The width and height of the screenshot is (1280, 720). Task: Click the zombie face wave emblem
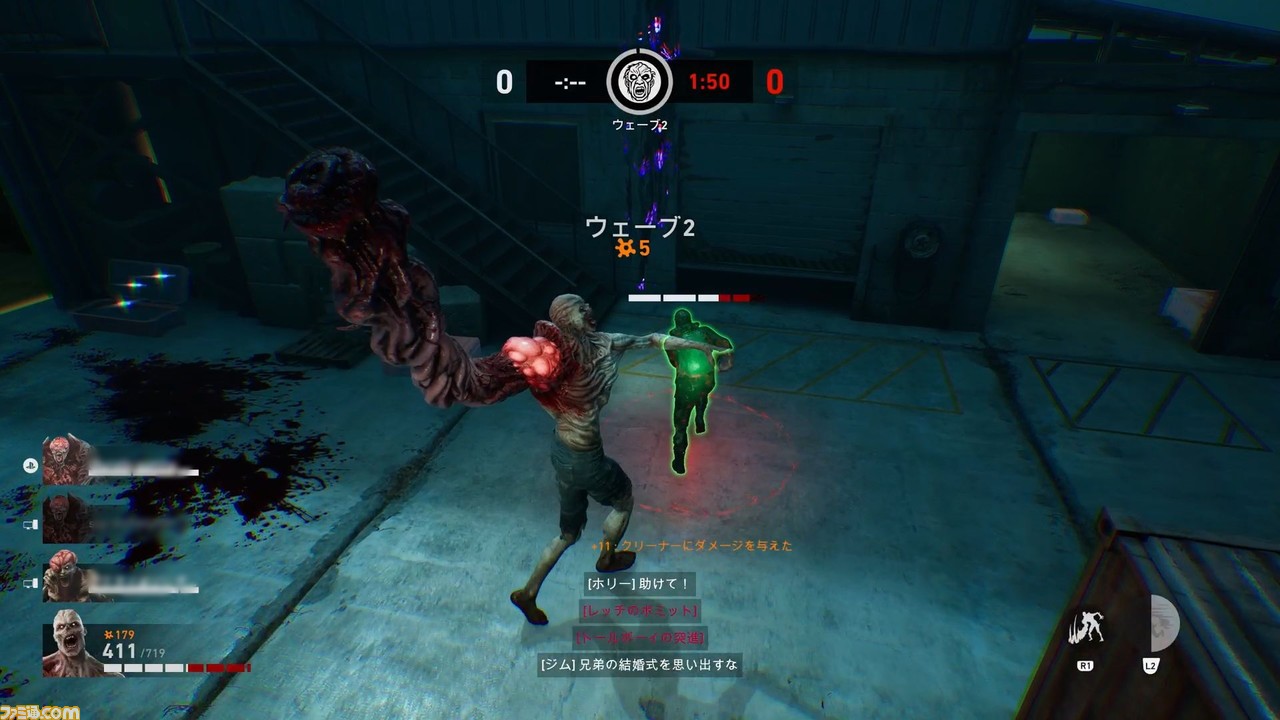click(x=639, y=81)
